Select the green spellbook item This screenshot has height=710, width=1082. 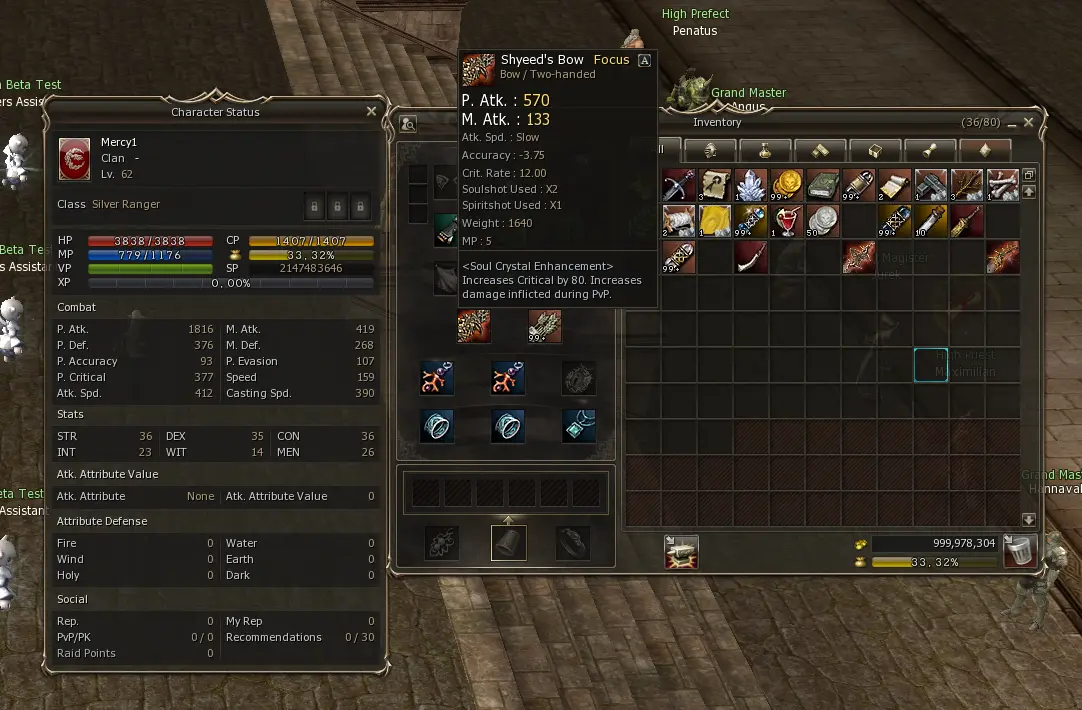[x=823, y=185]
